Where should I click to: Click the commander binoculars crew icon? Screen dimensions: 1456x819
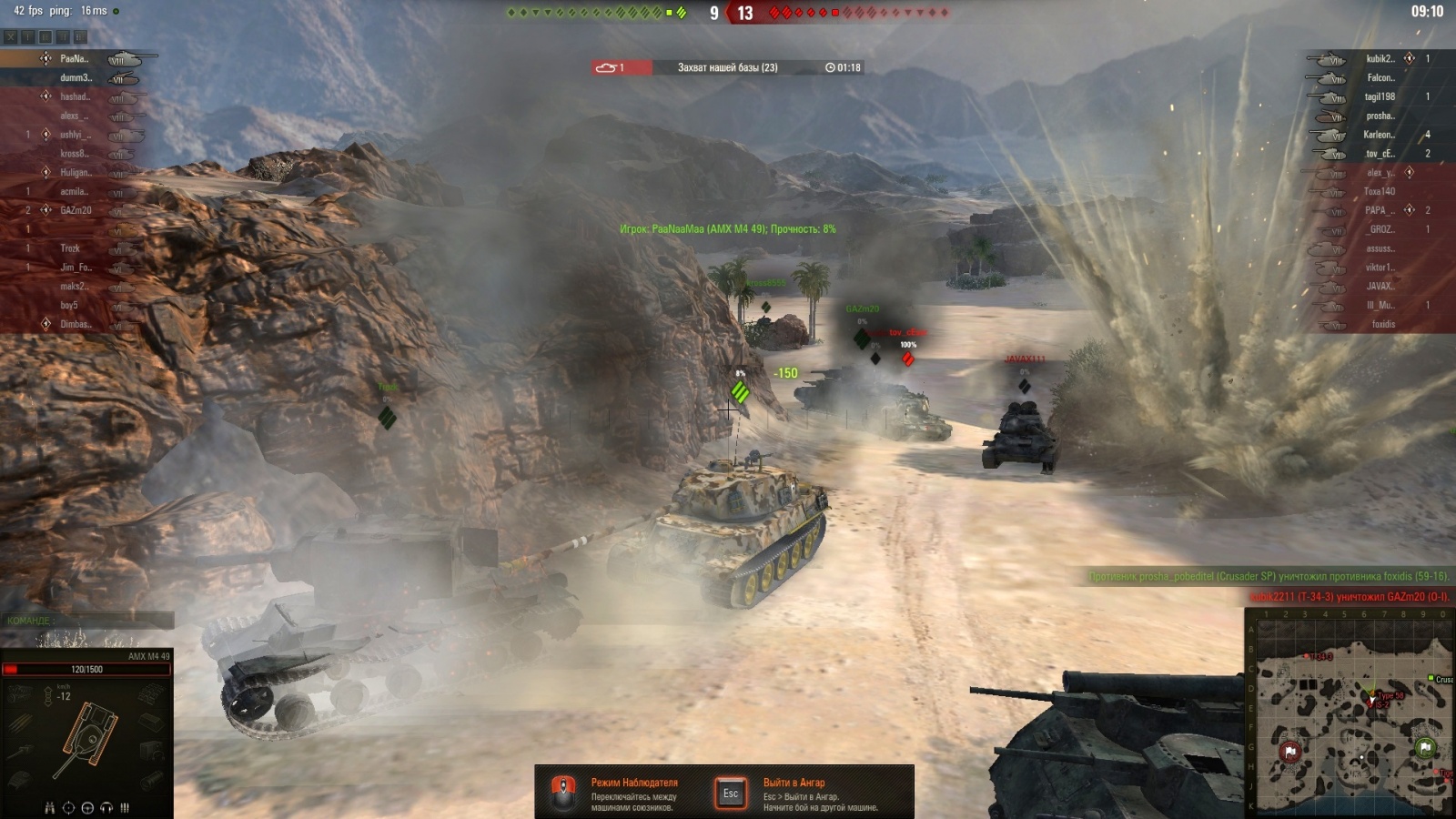click(x=50, y=807)
